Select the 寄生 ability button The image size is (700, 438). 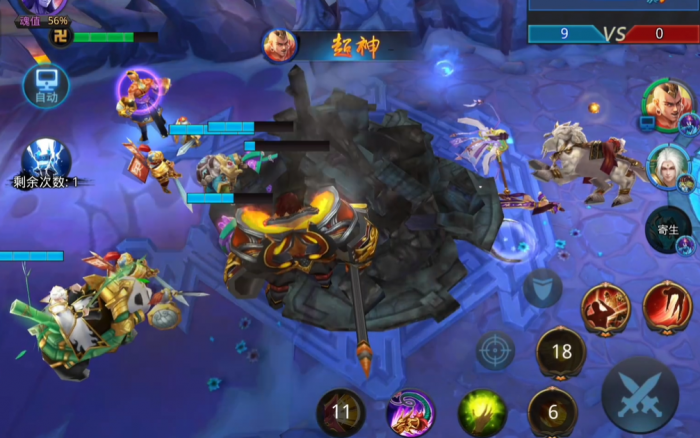click(x=667, y=229)
